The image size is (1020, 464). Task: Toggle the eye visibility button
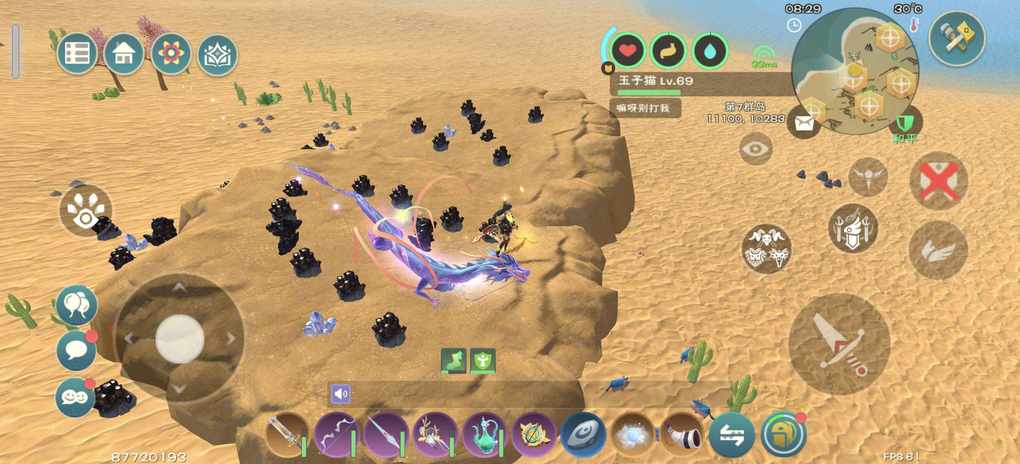(756, 149)
